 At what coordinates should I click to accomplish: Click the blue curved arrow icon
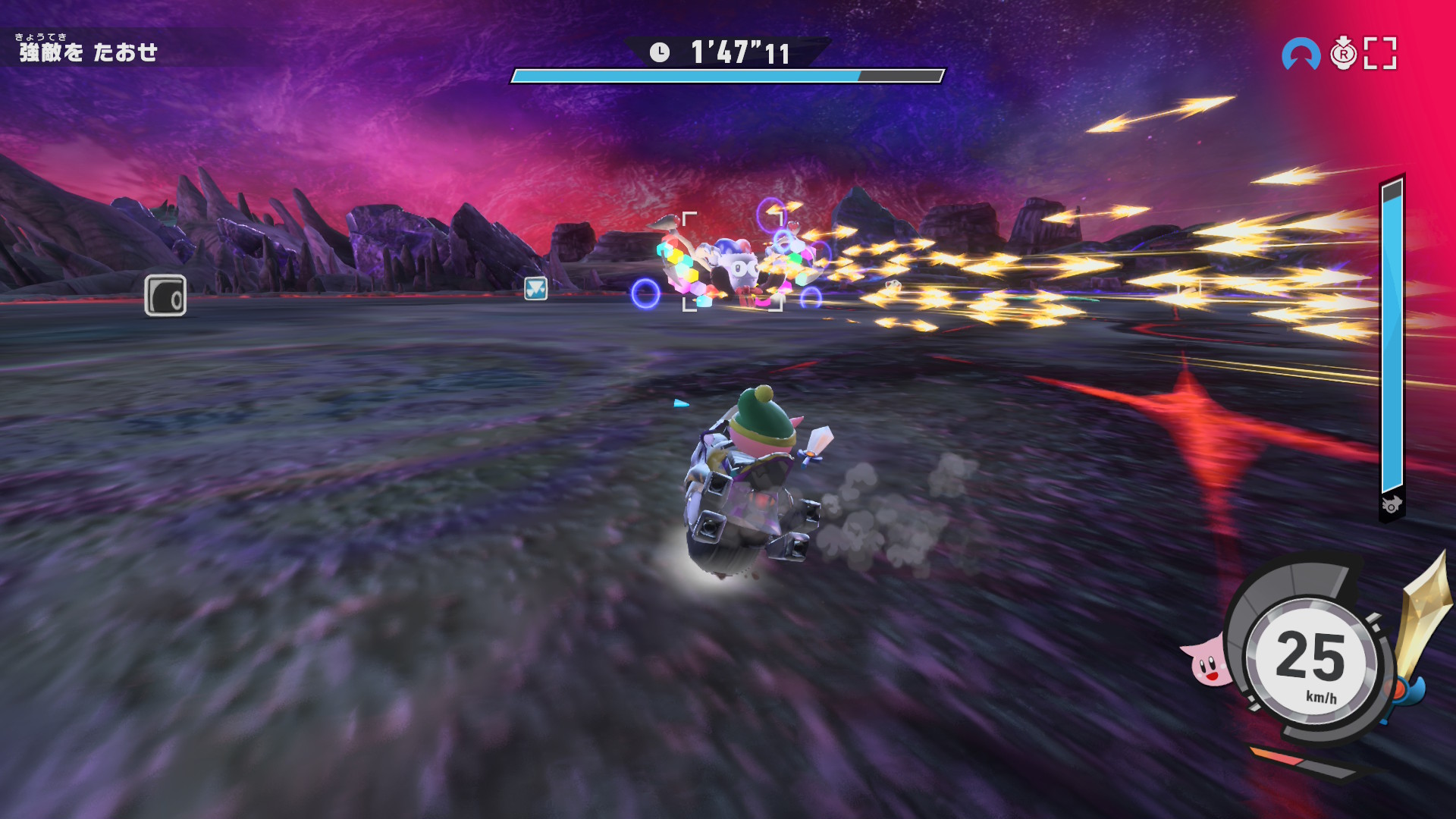(1301, 55)
